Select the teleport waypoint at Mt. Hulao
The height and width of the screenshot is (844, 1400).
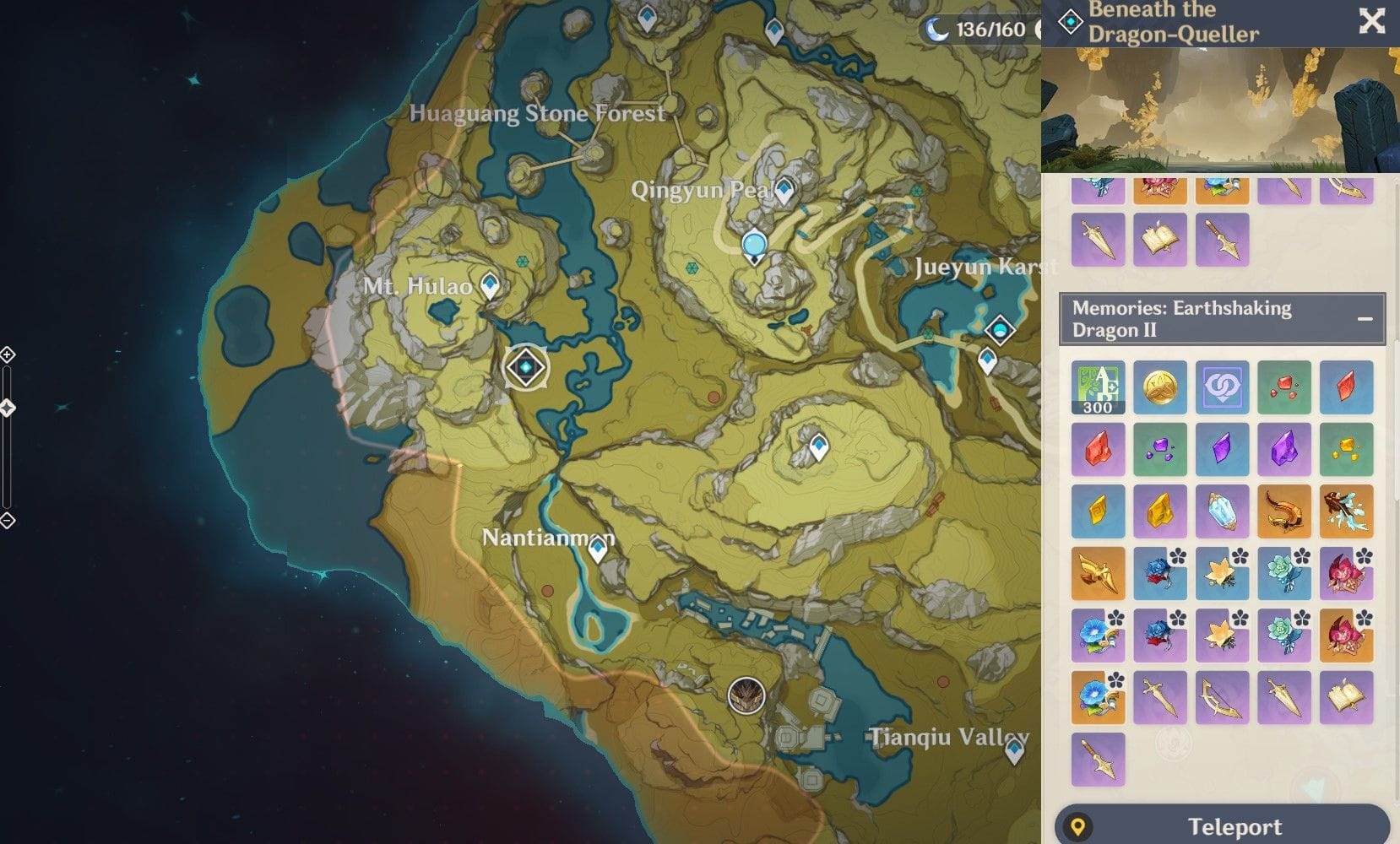click(x=488, y=285)
